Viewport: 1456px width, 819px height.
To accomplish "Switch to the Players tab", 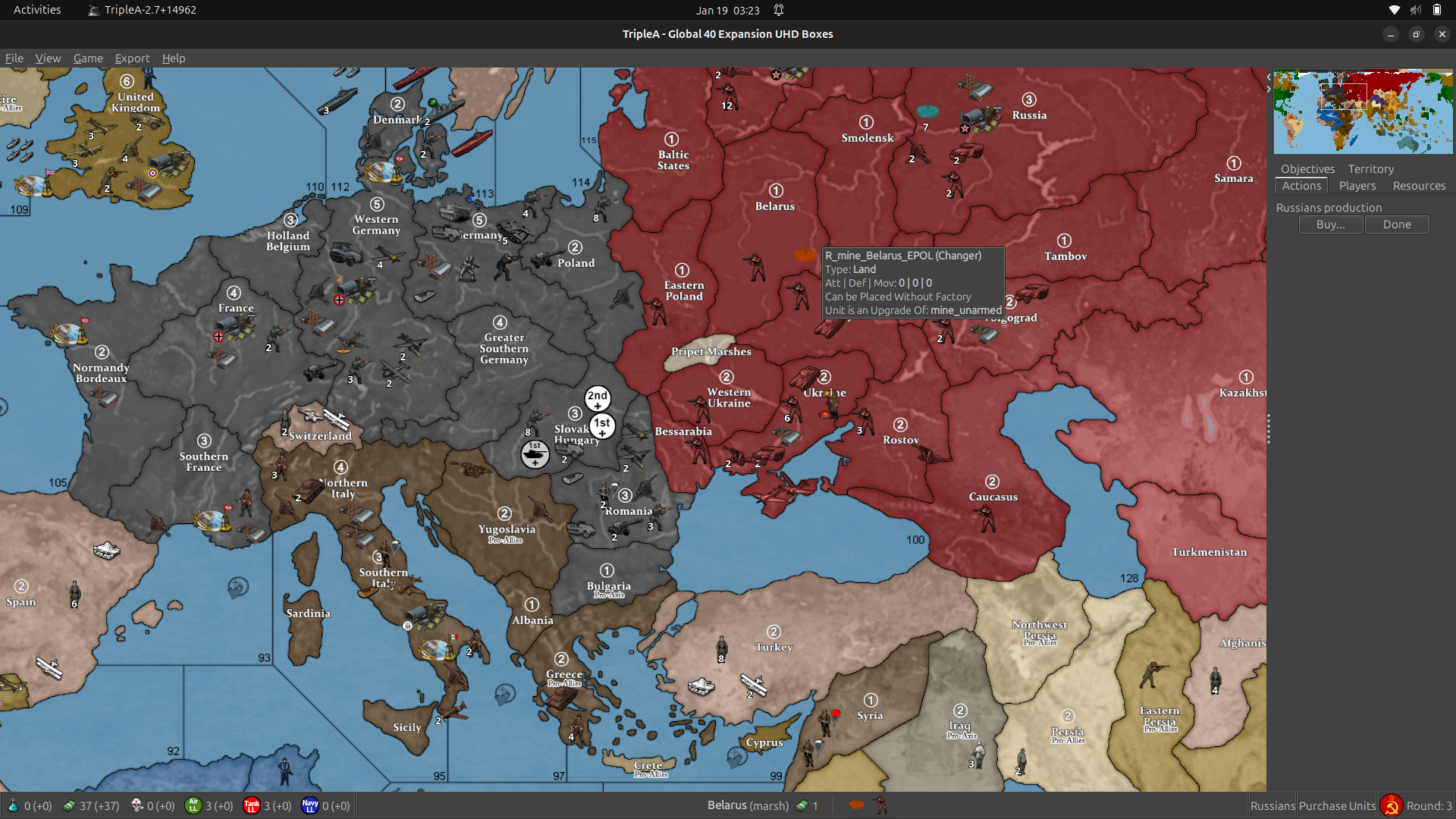I will coord(1357,186).
